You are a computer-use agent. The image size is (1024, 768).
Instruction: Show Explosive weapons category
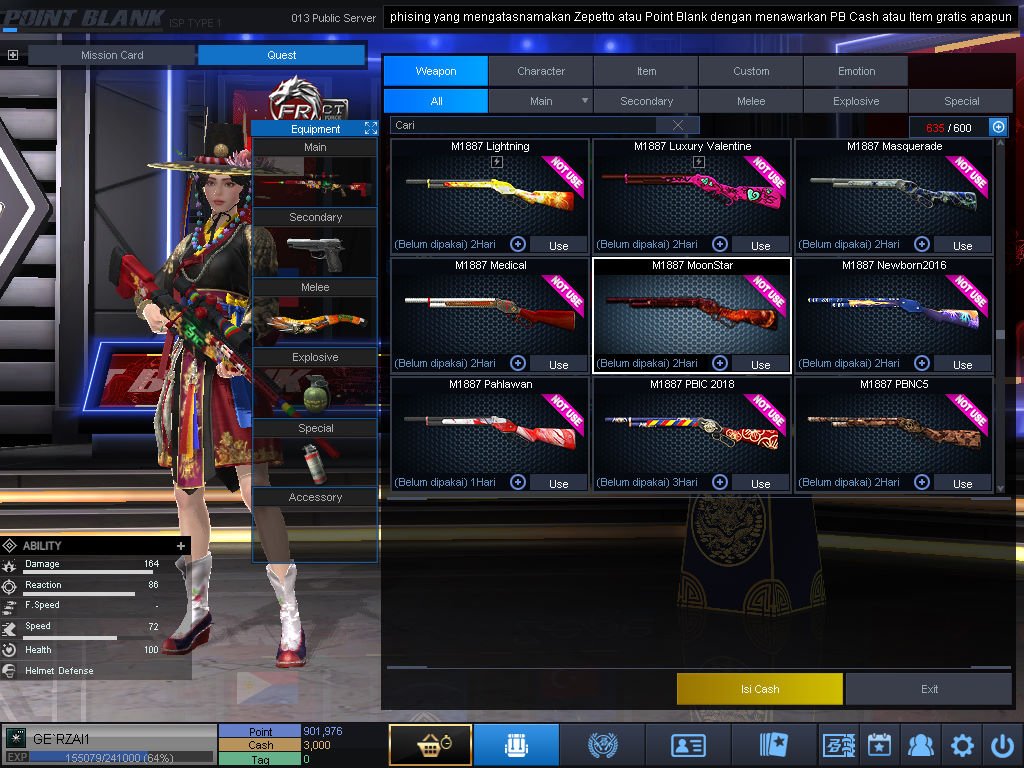pos(856,101)
